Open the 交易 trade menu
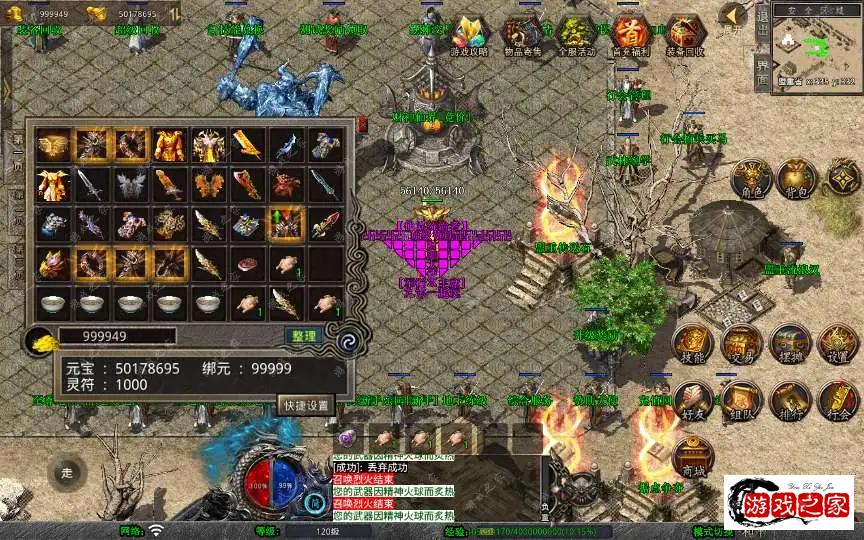The image size is (864, 540). 741,343
